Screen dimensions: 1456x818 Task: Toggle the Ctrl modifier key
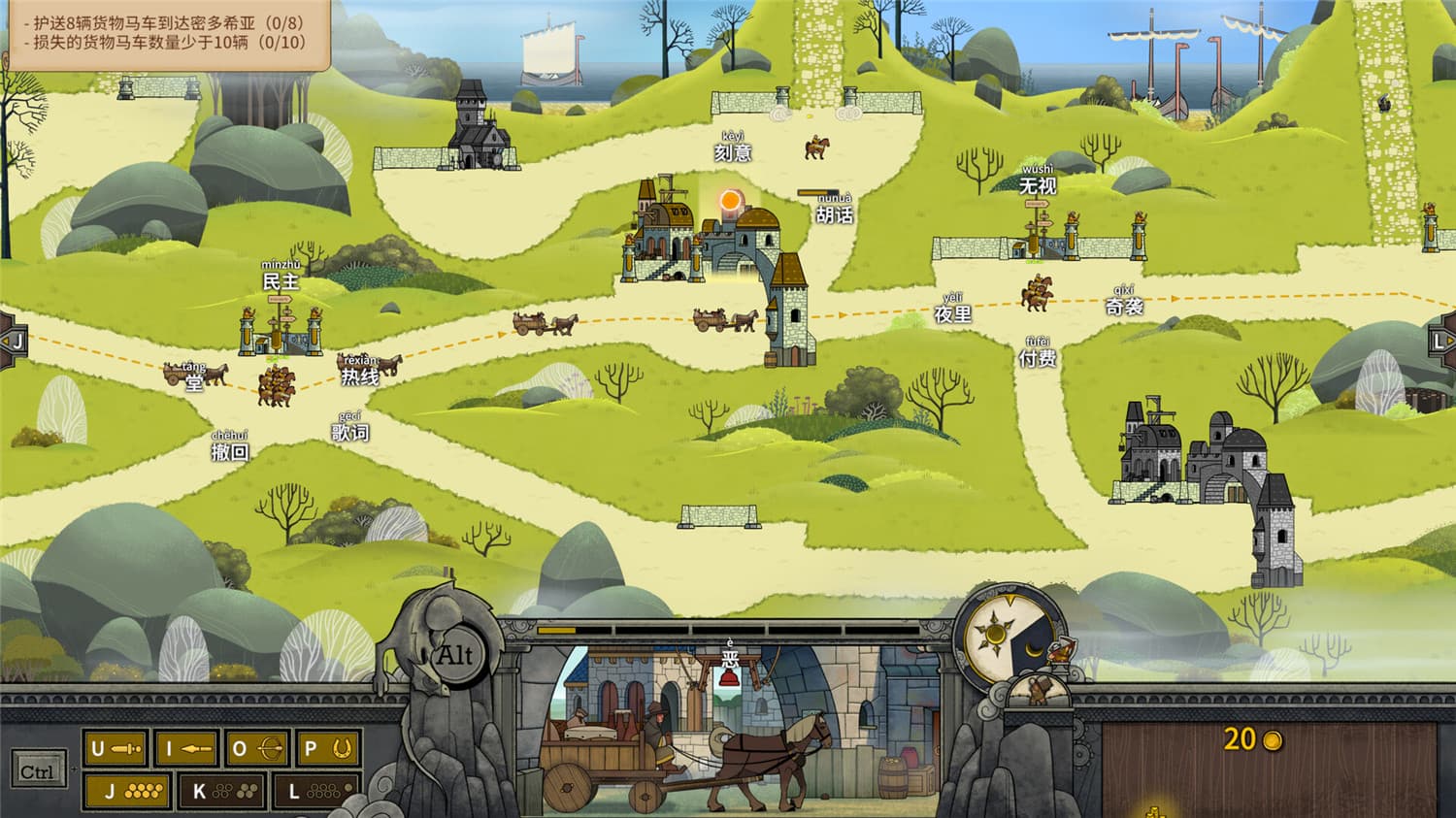pos(40,767)
